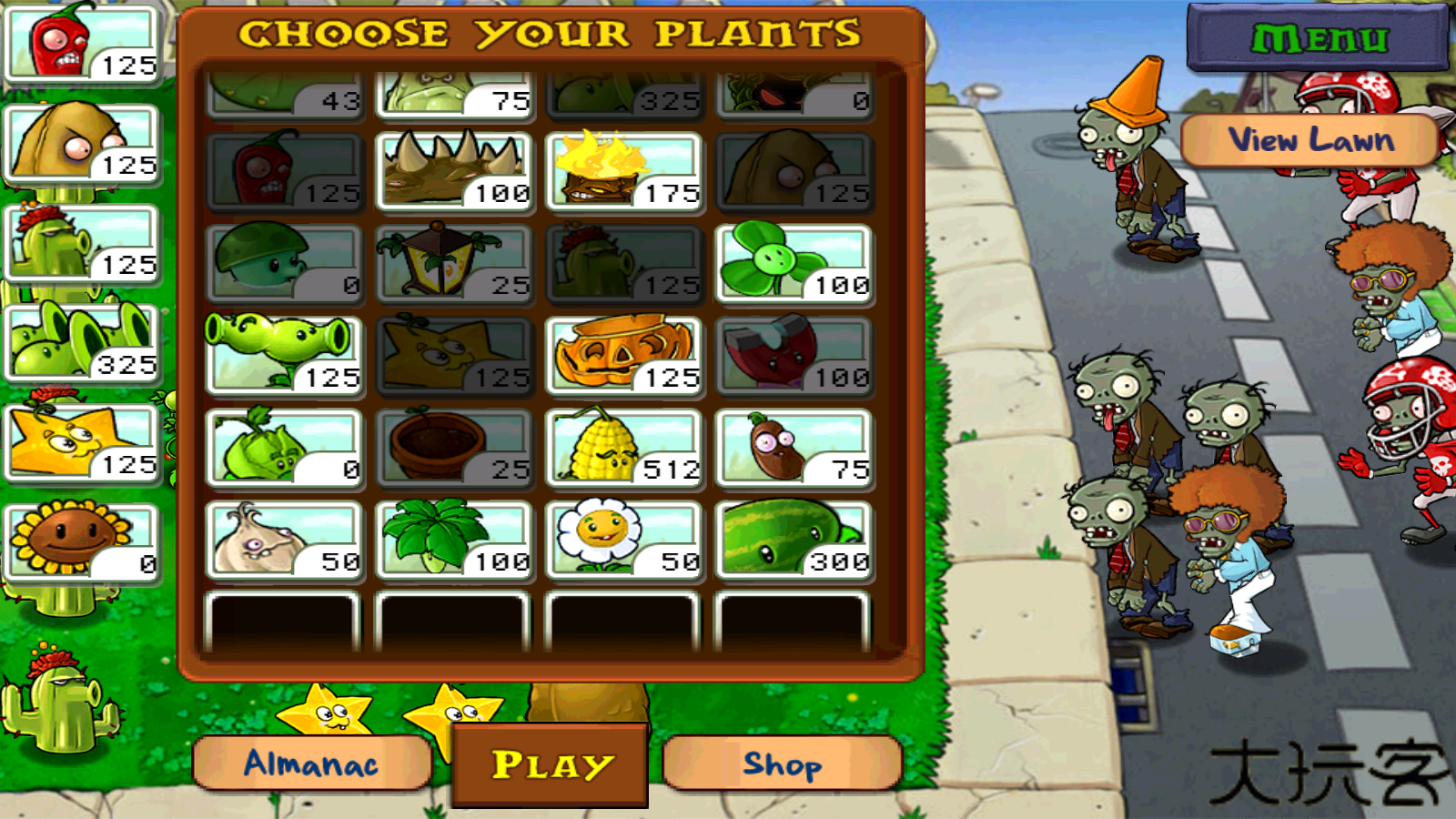Select the Torchwood seed packet

point(623,172)
